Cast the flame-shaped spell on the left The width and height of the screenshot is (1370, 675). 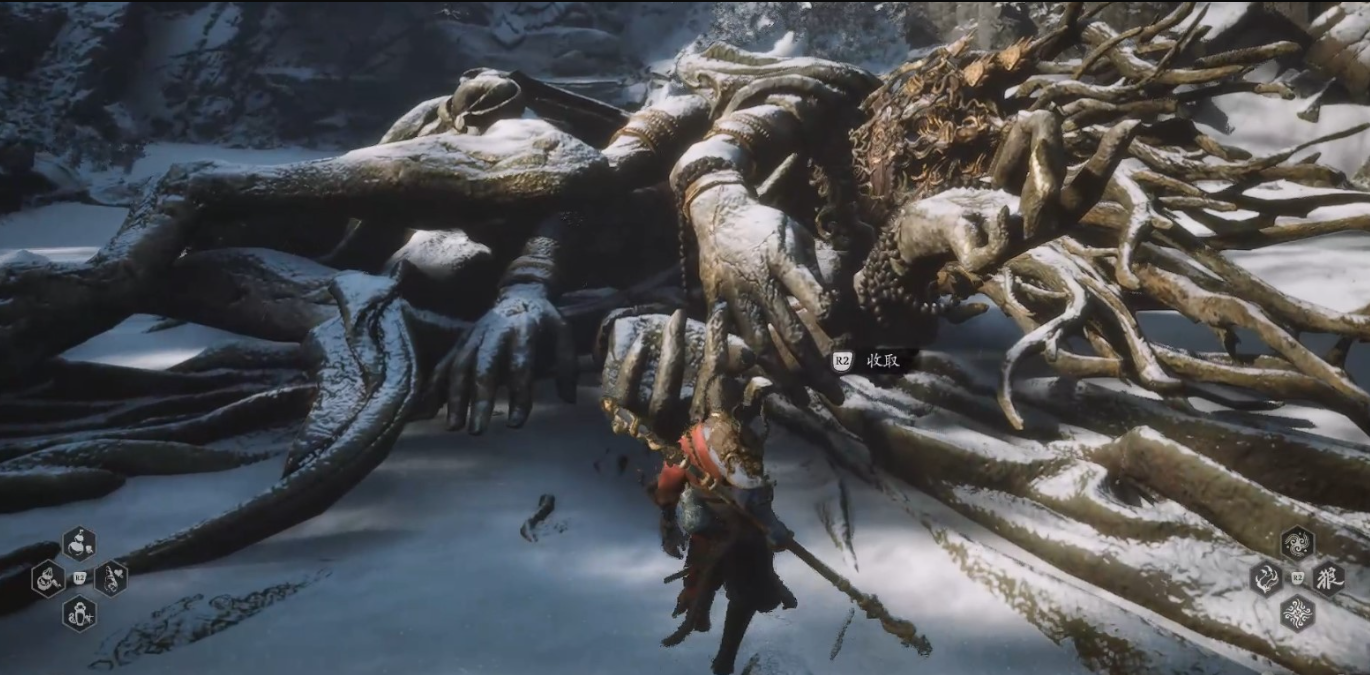tap(1265, 578)
